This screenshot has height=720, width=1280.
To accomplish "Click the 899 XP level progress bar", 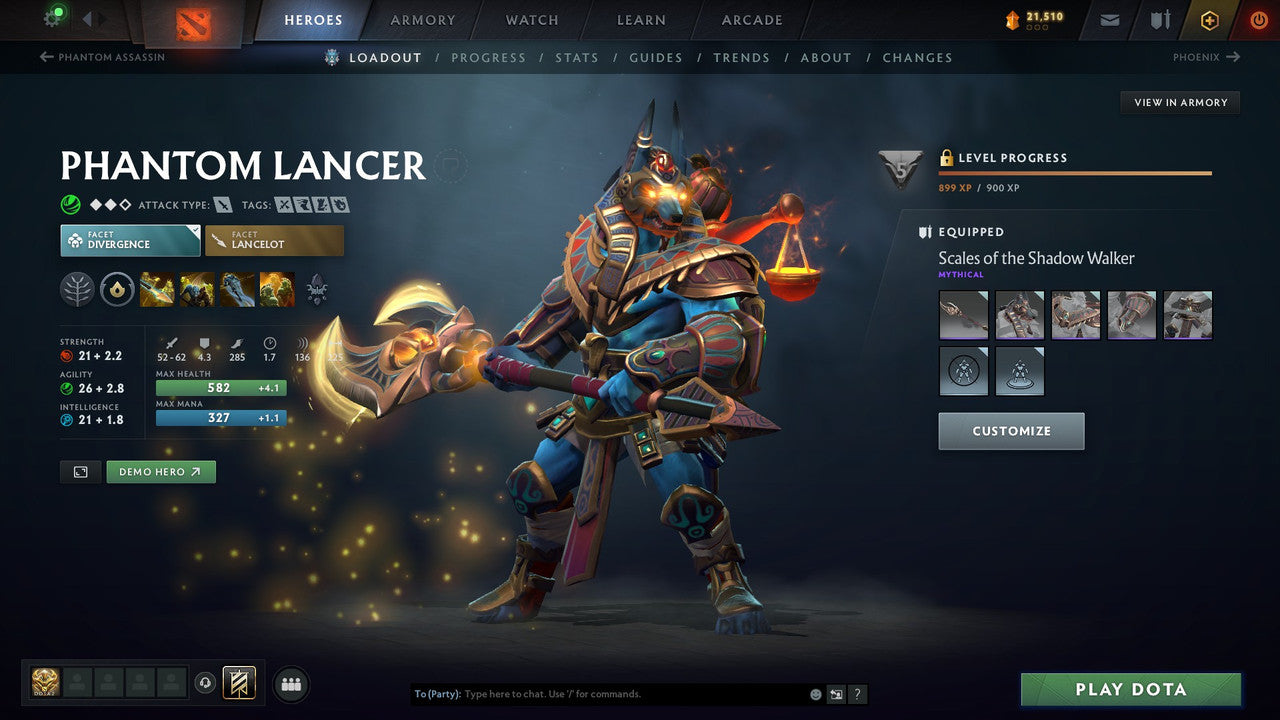I will coord(1075,174).
